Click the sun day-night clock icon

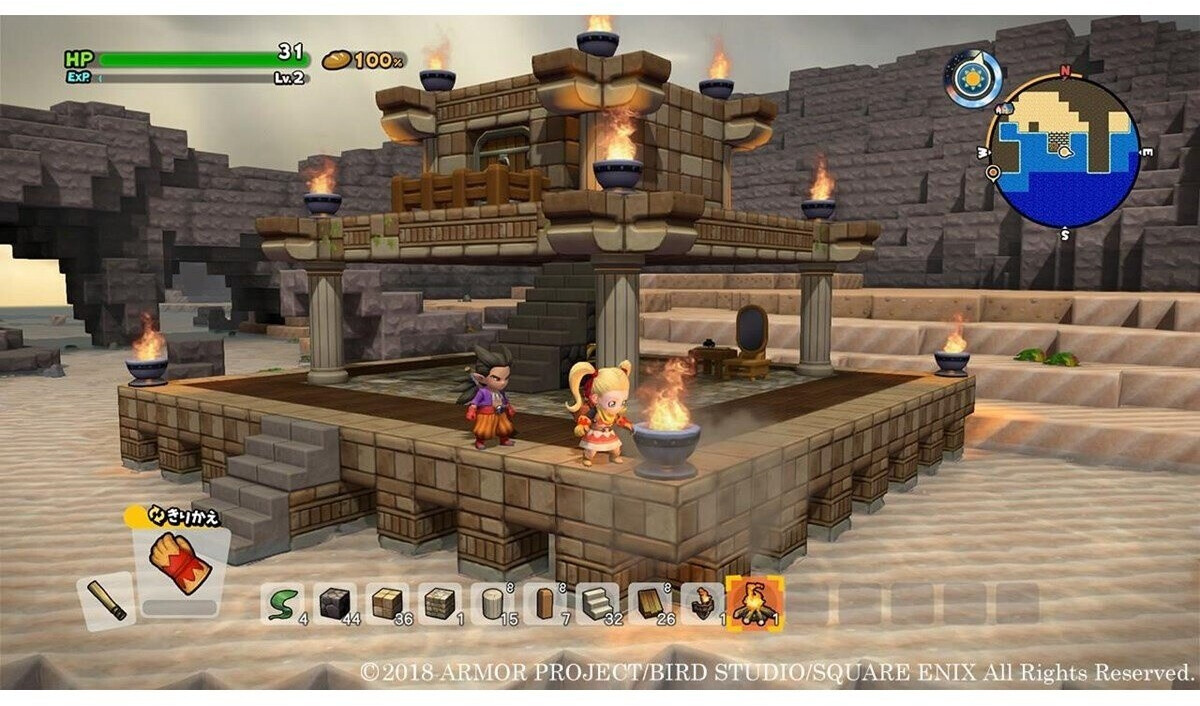(973, 78)
